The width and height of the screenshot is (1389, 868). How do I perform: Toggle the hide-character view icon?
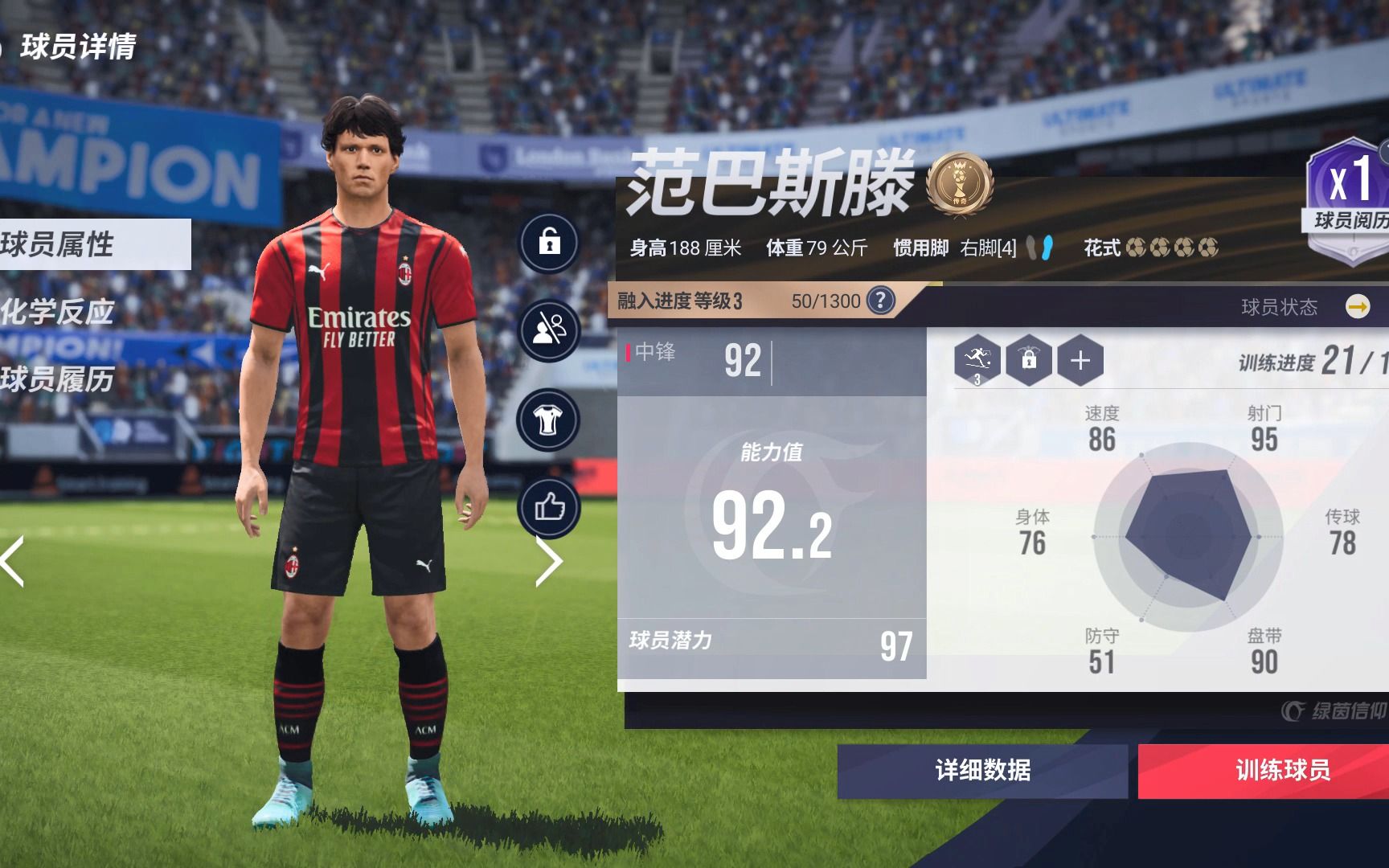(549, 327)
